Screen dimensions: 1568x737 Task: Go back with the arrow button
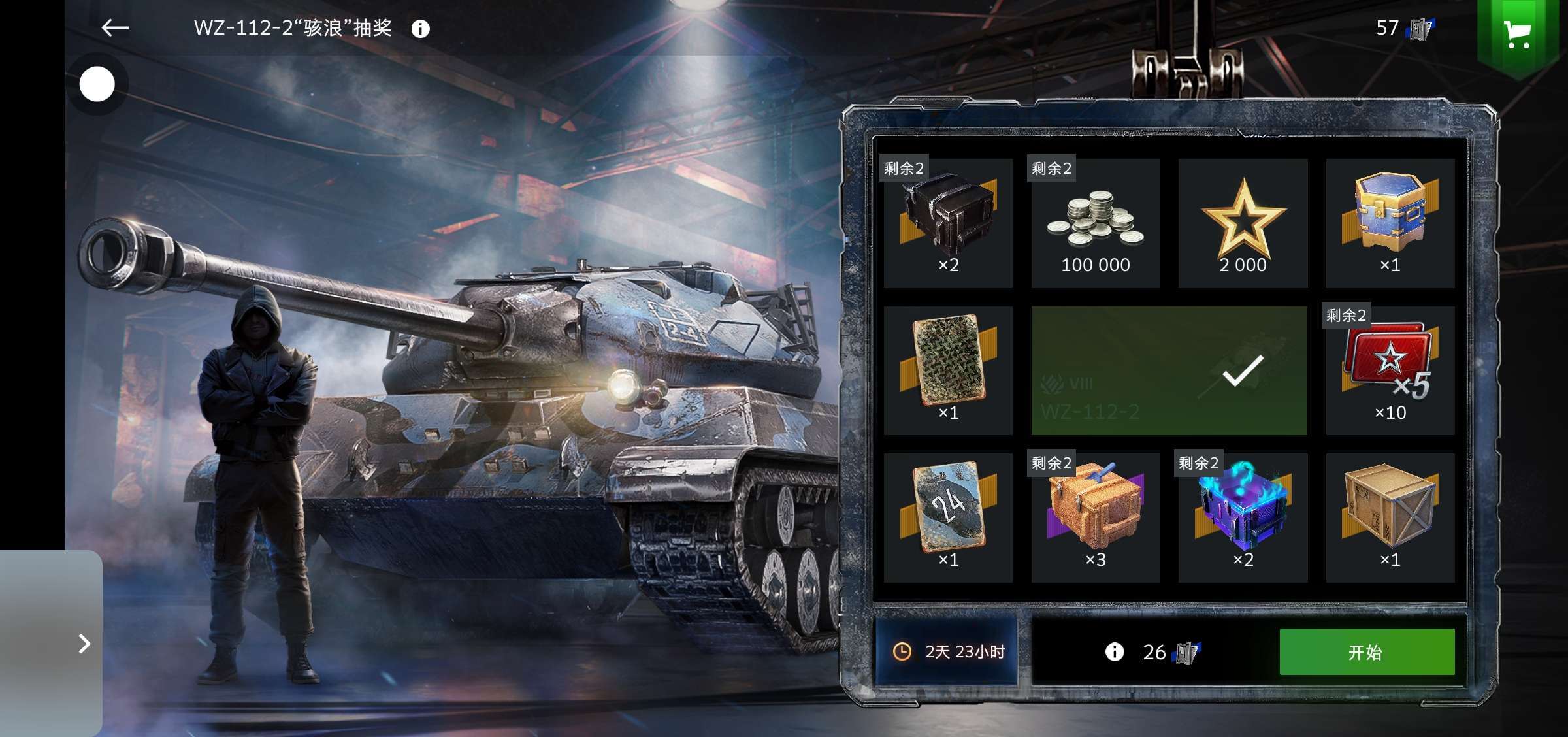coord(116,27)
